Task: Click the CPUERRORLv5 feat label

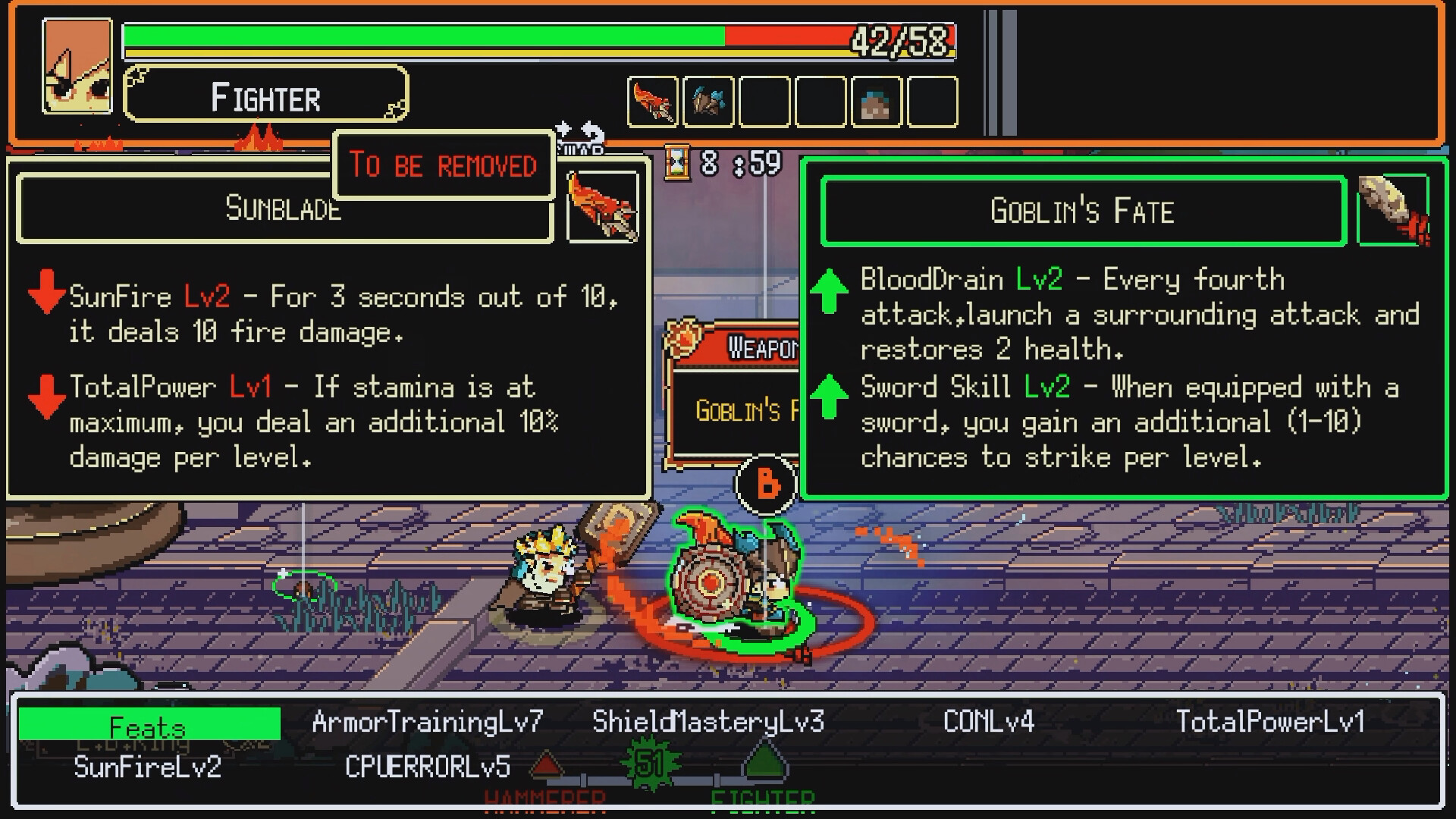Action: 428,766
